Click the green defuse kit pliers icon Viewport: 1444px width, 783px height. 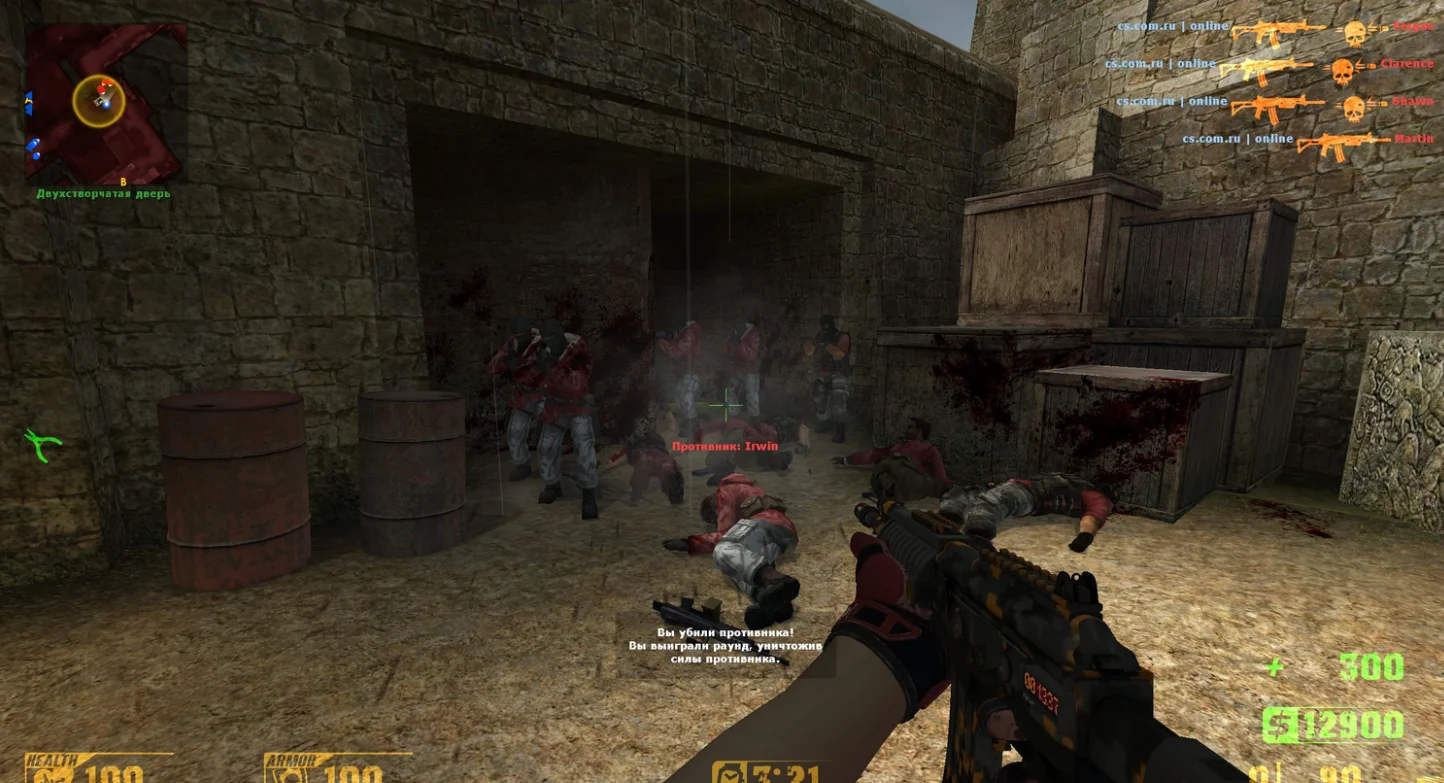[x=43, y=444]
